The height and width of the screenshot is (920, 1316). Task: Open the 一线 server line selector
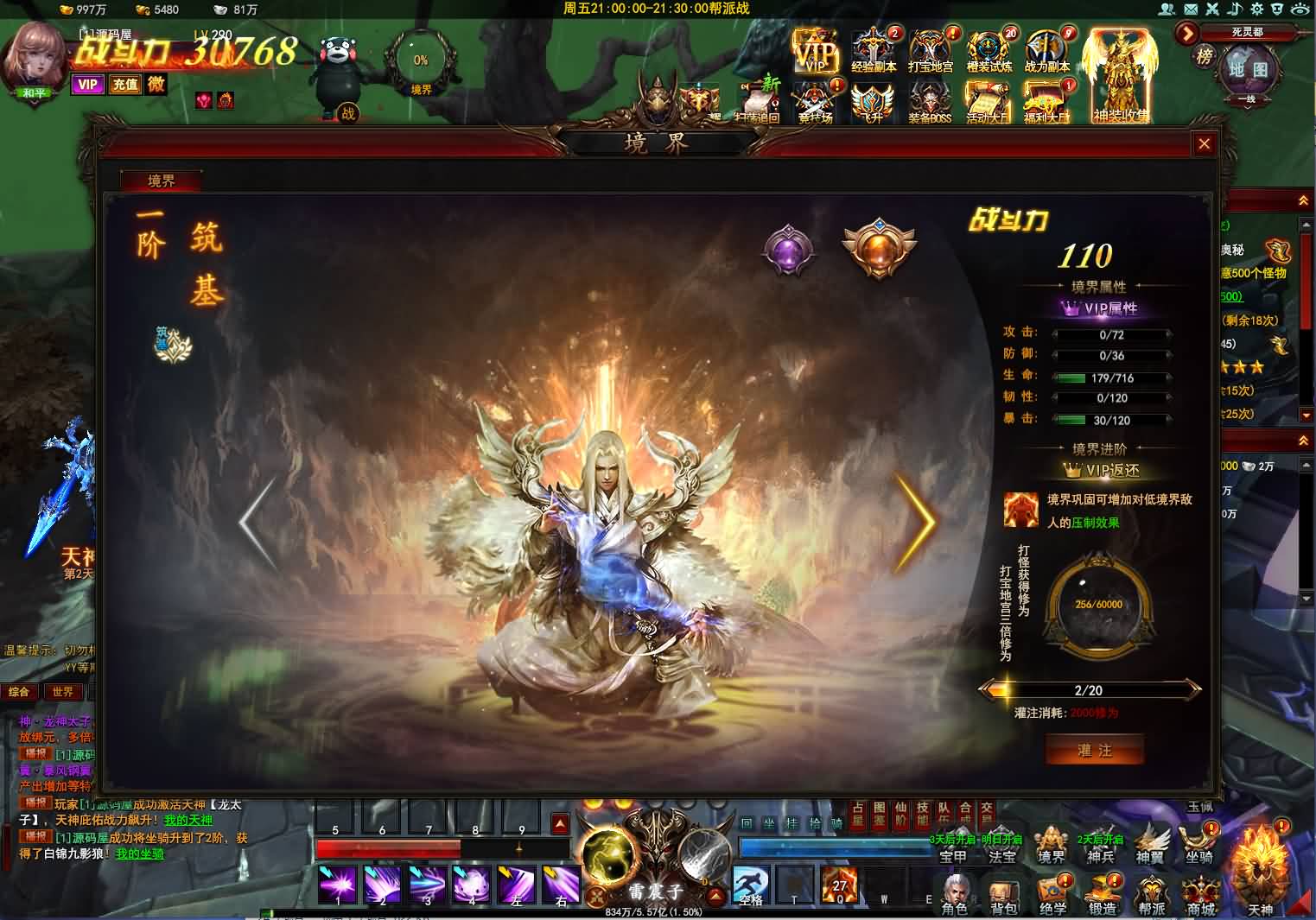click(x=1247, y=101)
